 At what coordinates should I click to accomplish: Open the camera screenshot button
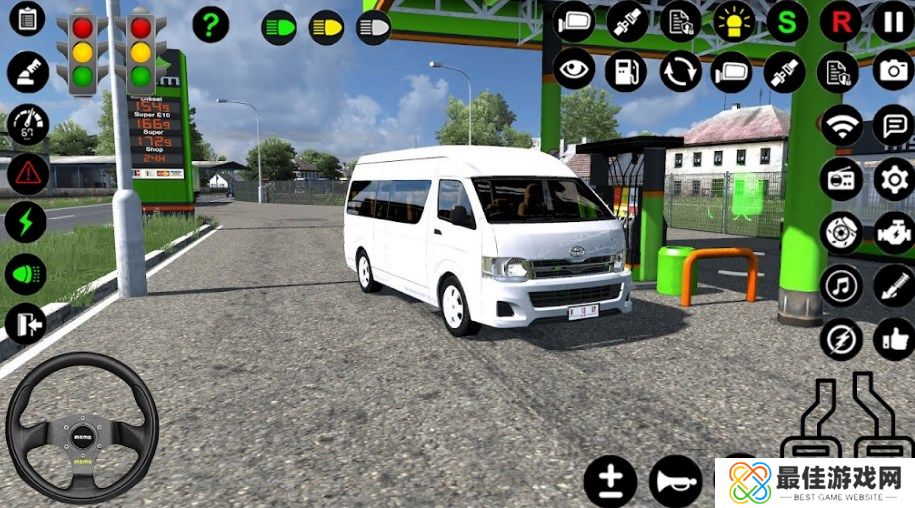pyautogui.click(x=893, y=72)
